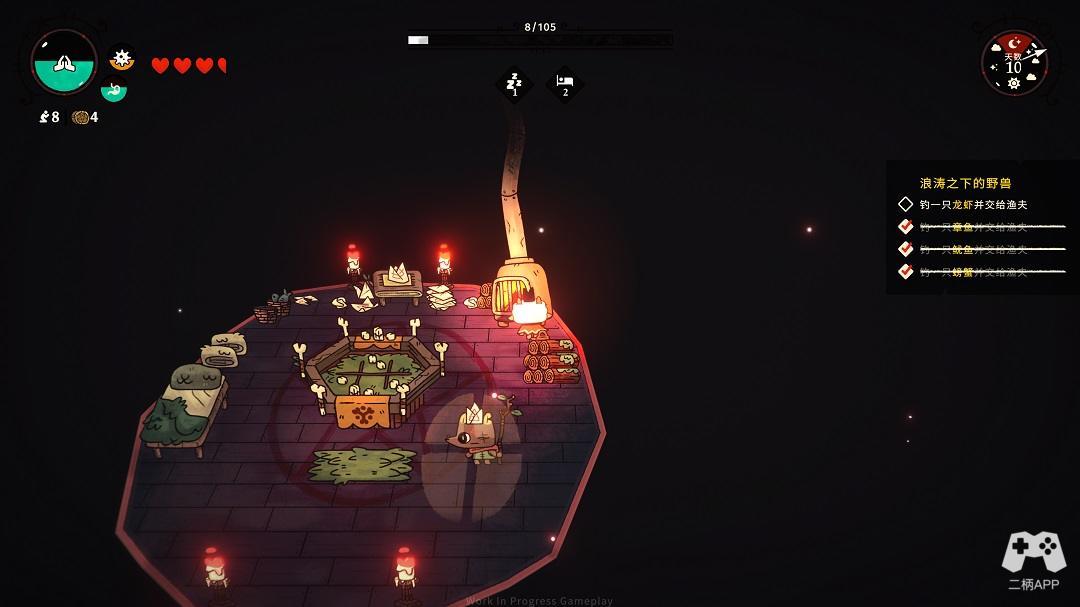The width and height of the screenshot is (1080, 607).
Task: Select the green hunger stomach icon
Action: click(114, 90)
